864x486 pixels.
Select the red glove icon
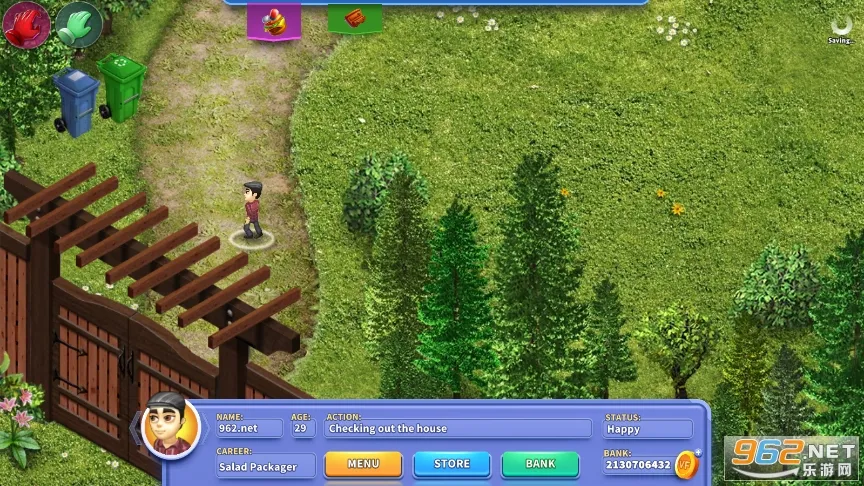pyautogui.click(x=24, y=25)
